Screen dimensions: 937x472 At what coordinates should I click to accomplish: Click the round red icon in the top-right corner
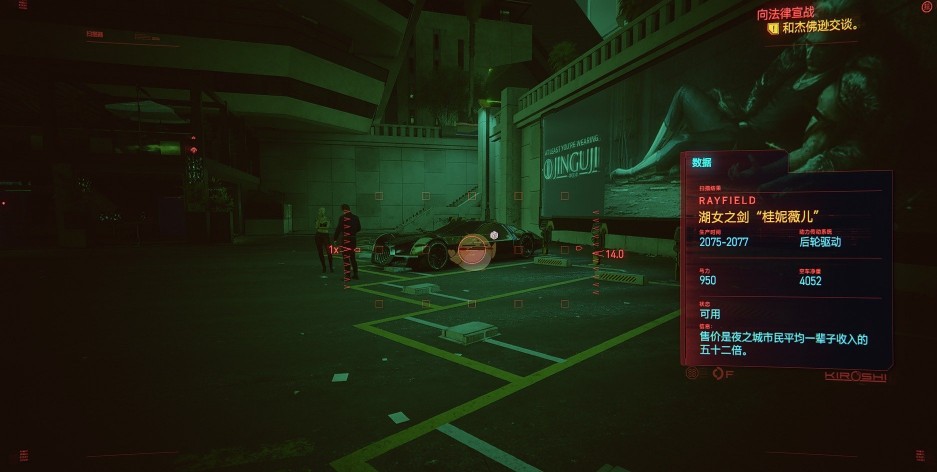click(x=925, y=7)
